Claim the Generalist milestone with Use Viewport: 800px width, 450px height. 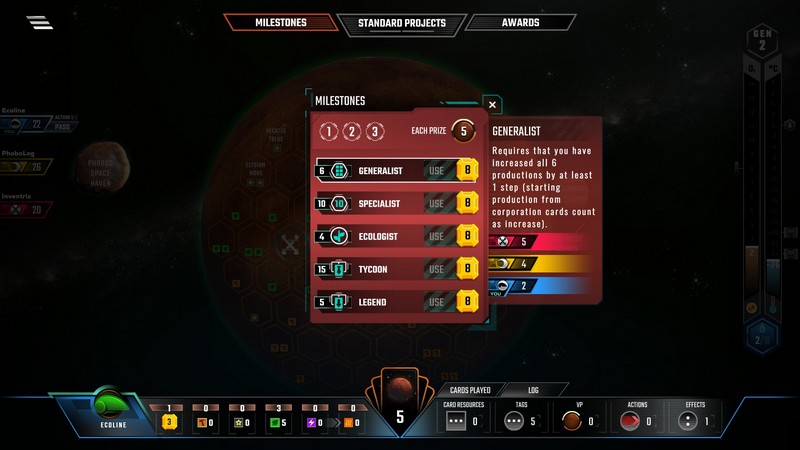click(x=437, y=171)
